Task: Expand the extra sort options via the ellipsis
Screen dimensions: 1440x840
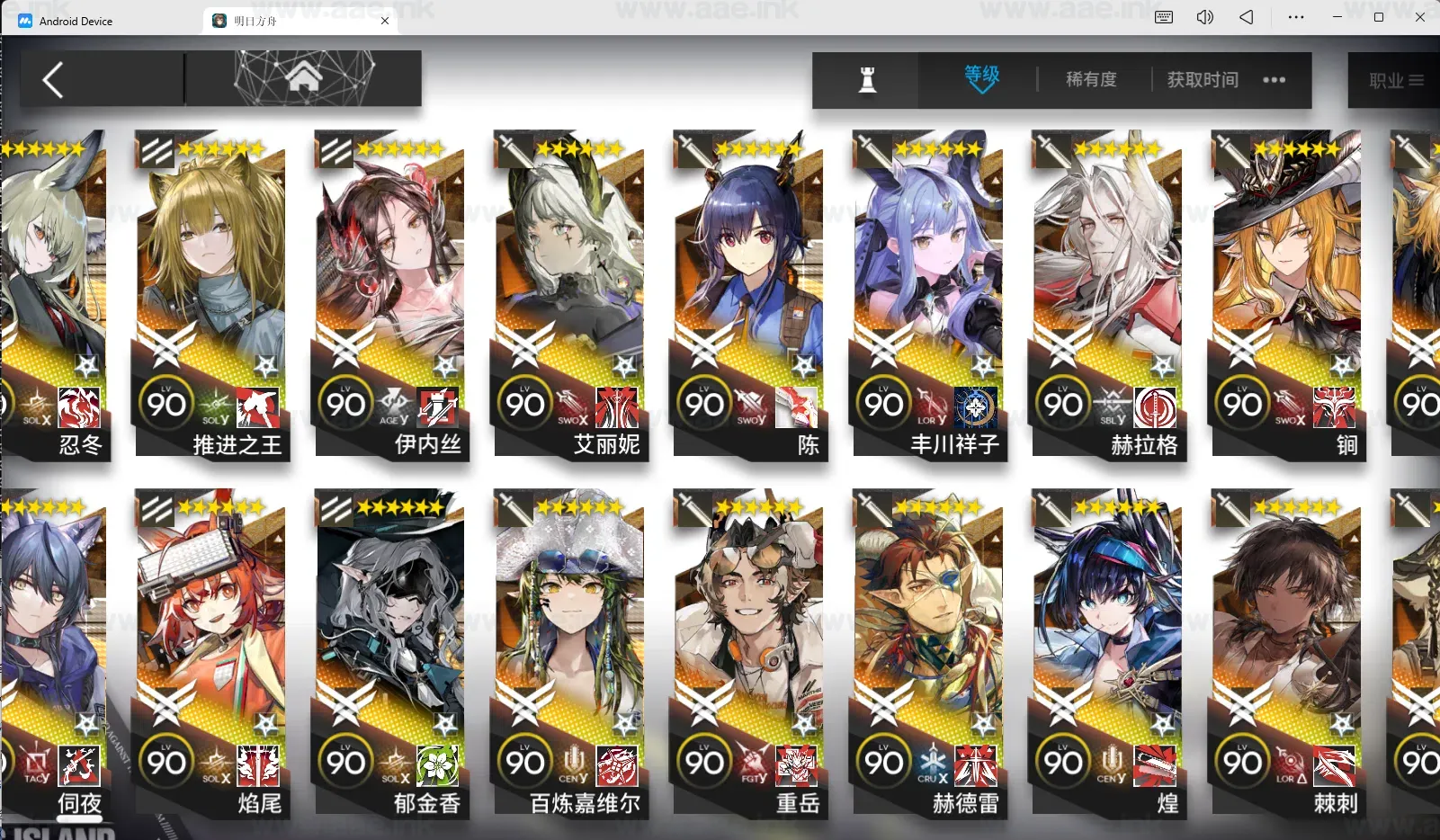Action: pyautogui.click(x=1275, y=80)
